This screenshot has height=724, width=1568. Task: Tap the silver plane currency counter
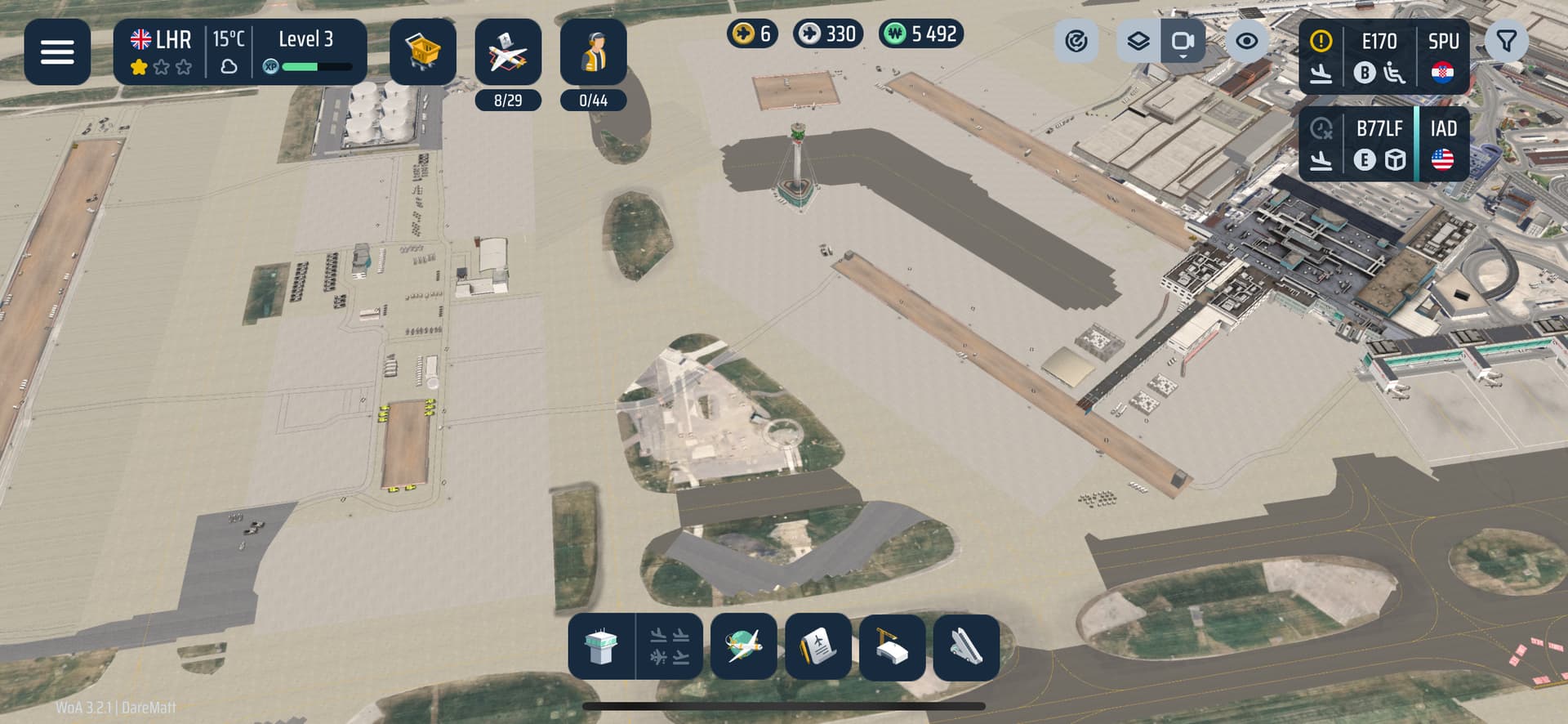pos(828,34)
